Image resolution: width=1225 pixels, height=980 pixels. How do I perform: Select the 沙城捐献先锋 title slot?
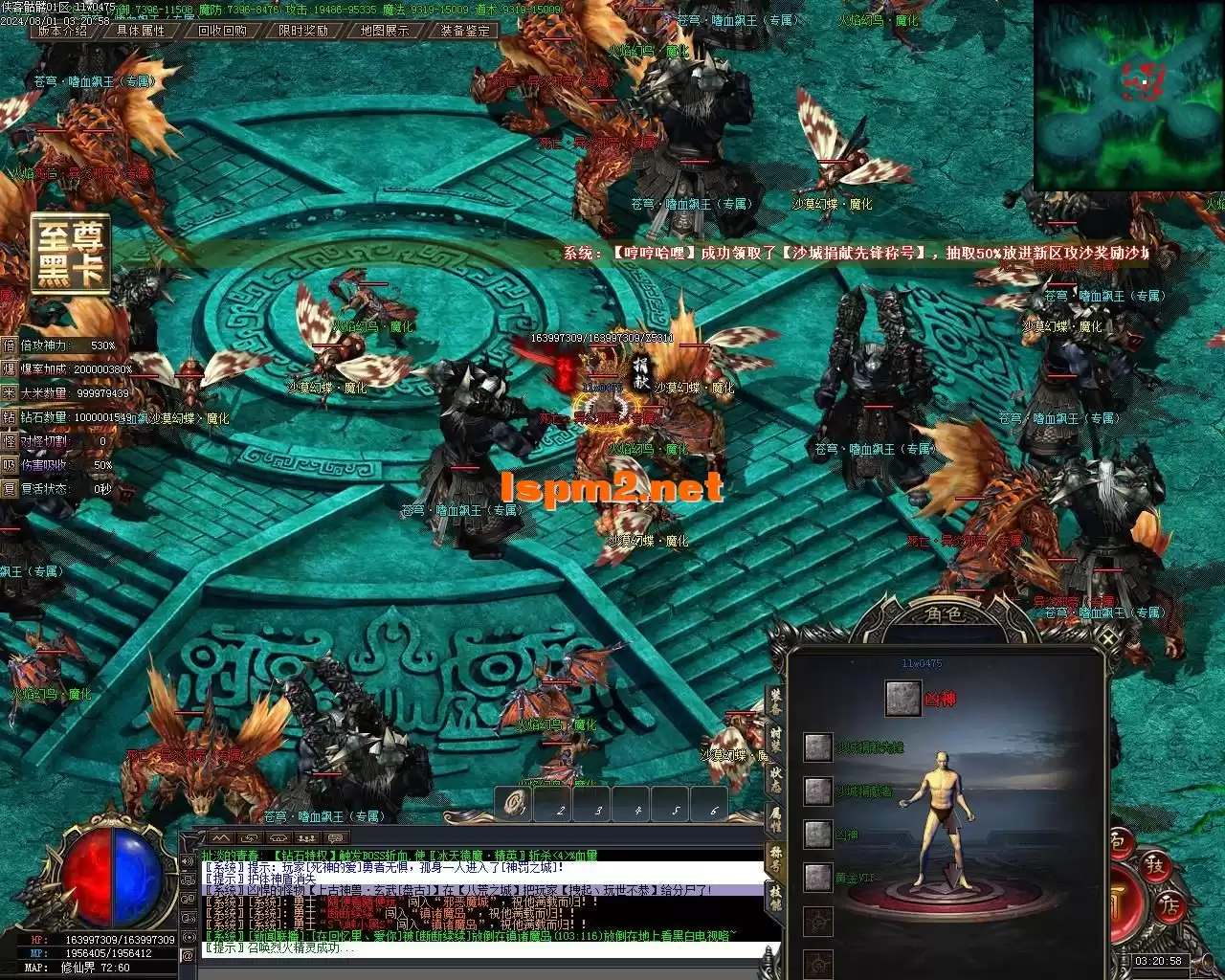(818, 747)
